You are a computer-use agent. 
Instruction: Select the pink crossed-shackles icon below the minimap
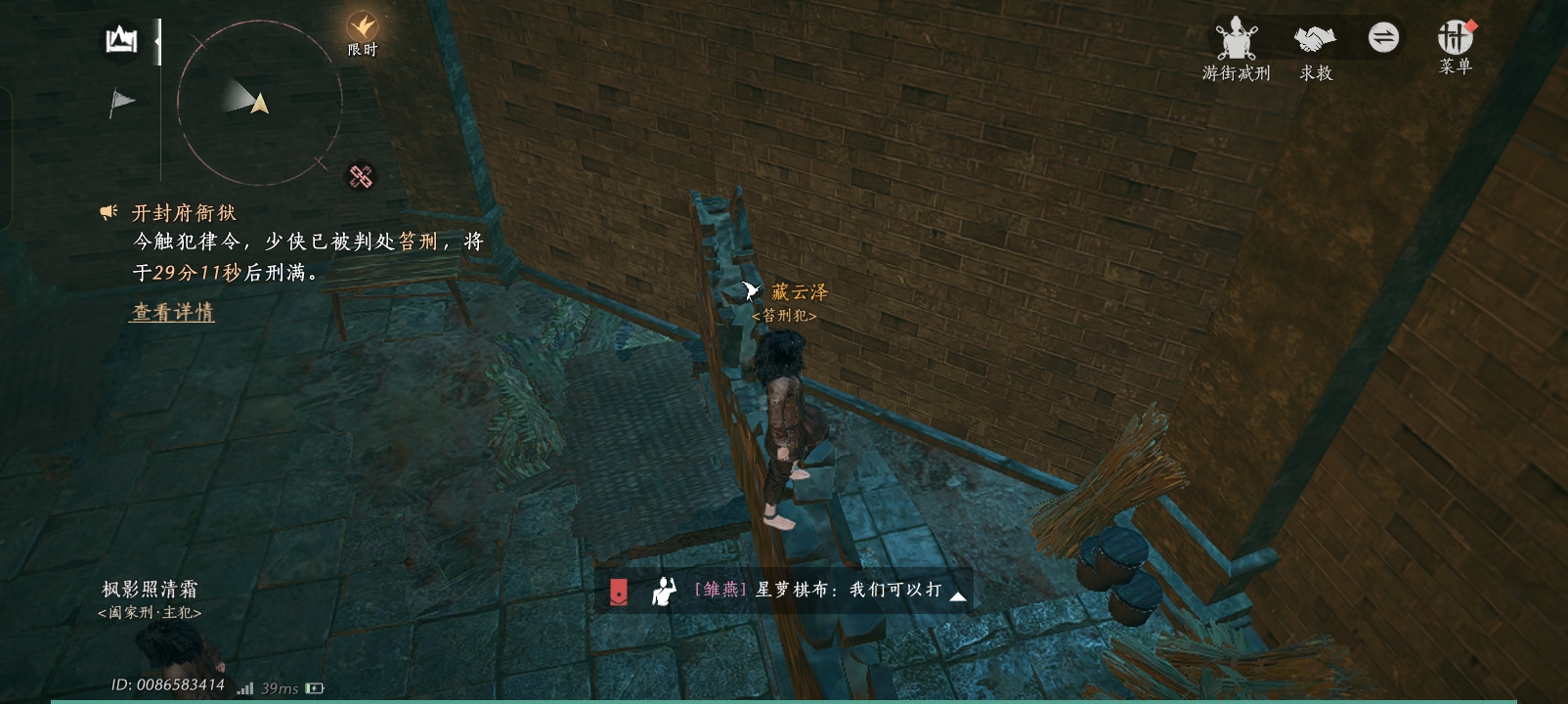click(360, 175)
